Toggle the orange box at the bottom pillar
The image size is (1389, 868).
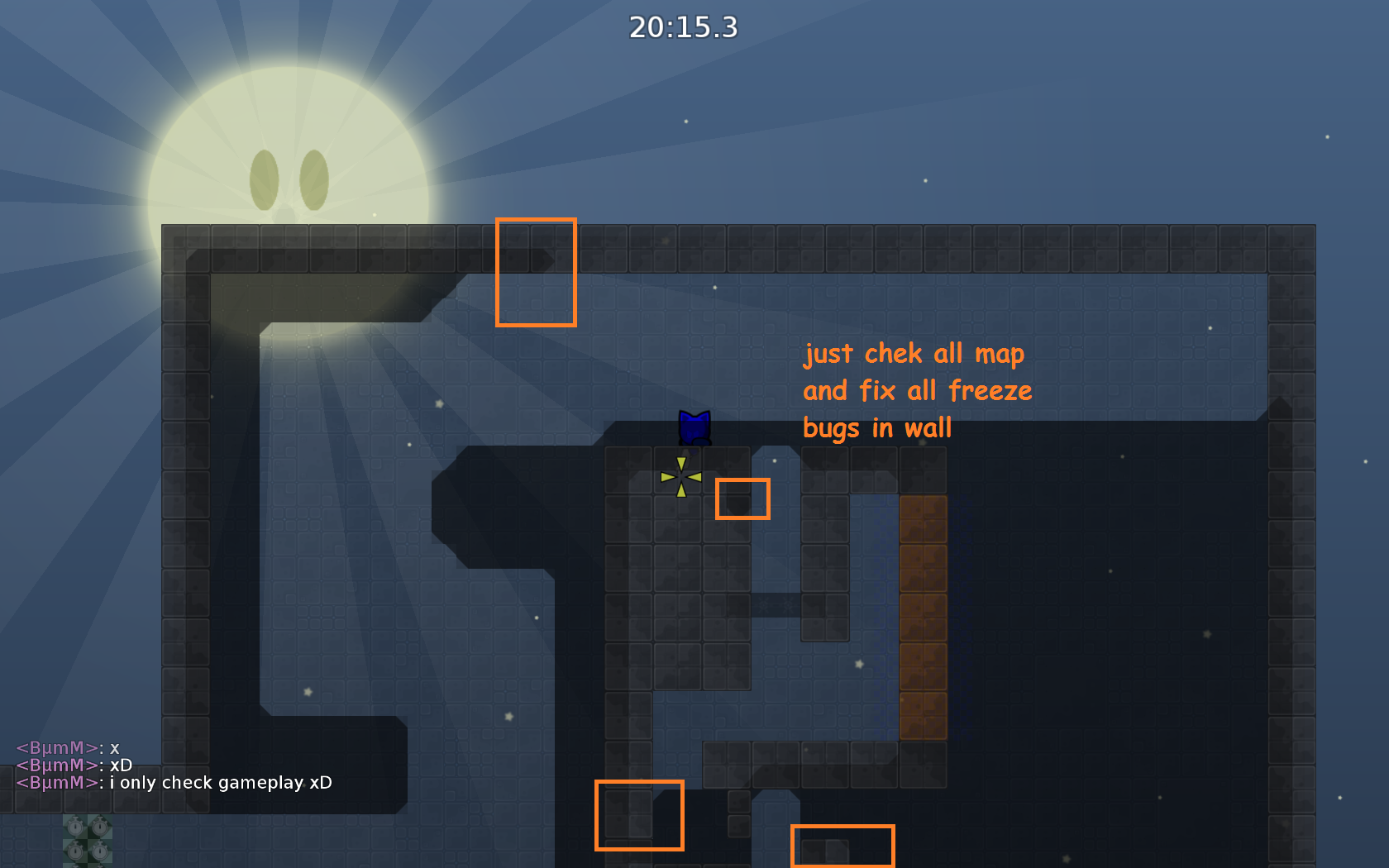click(x=639, y=815)
